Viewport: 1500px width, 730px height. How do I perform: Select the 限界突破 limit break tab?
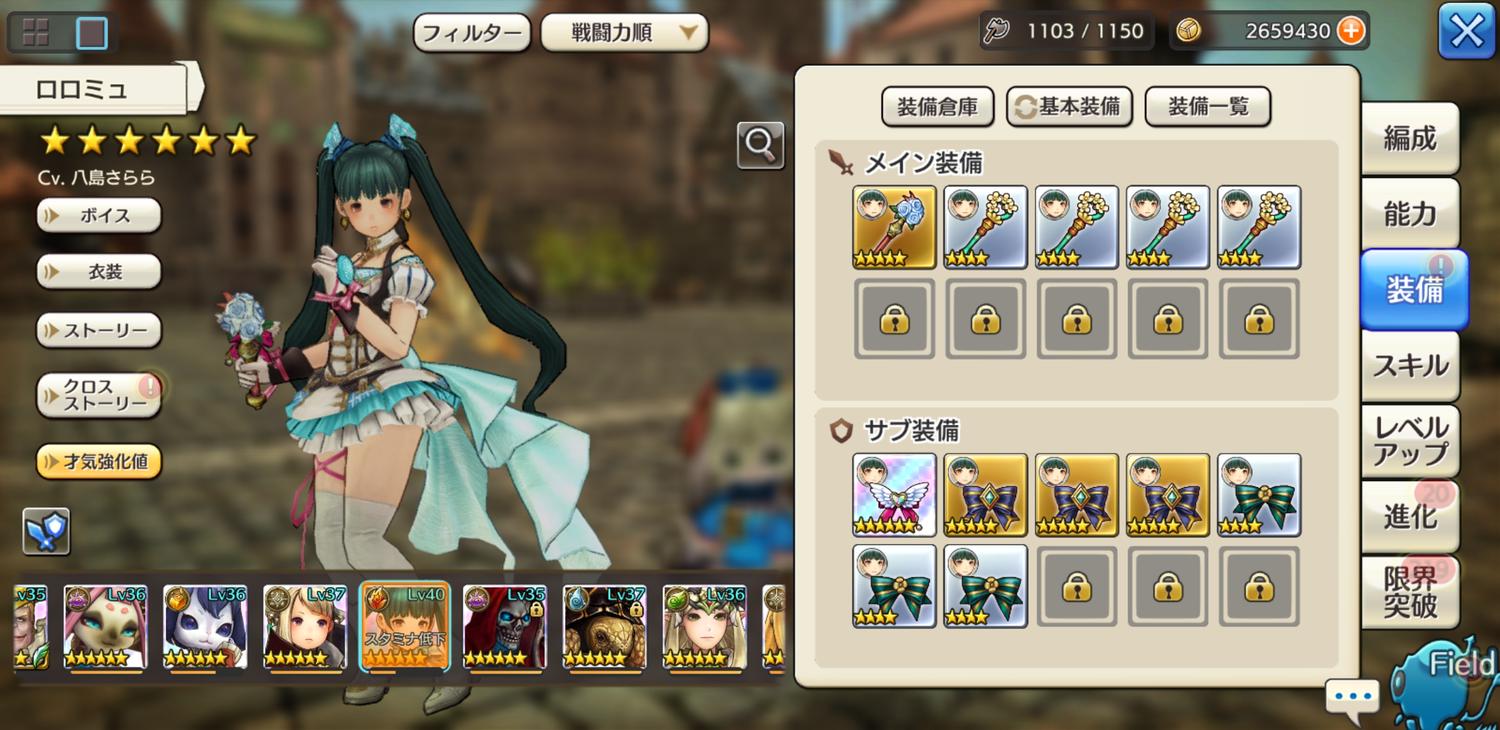tap(1409, 592)
